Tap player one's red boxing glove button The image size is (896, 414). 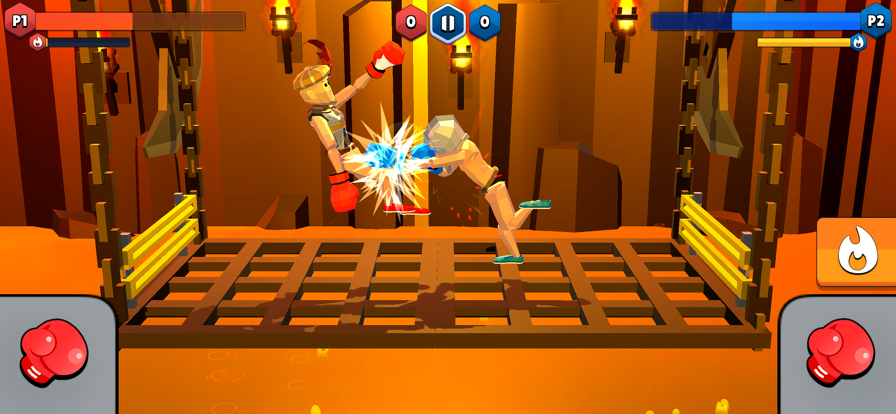54,353
